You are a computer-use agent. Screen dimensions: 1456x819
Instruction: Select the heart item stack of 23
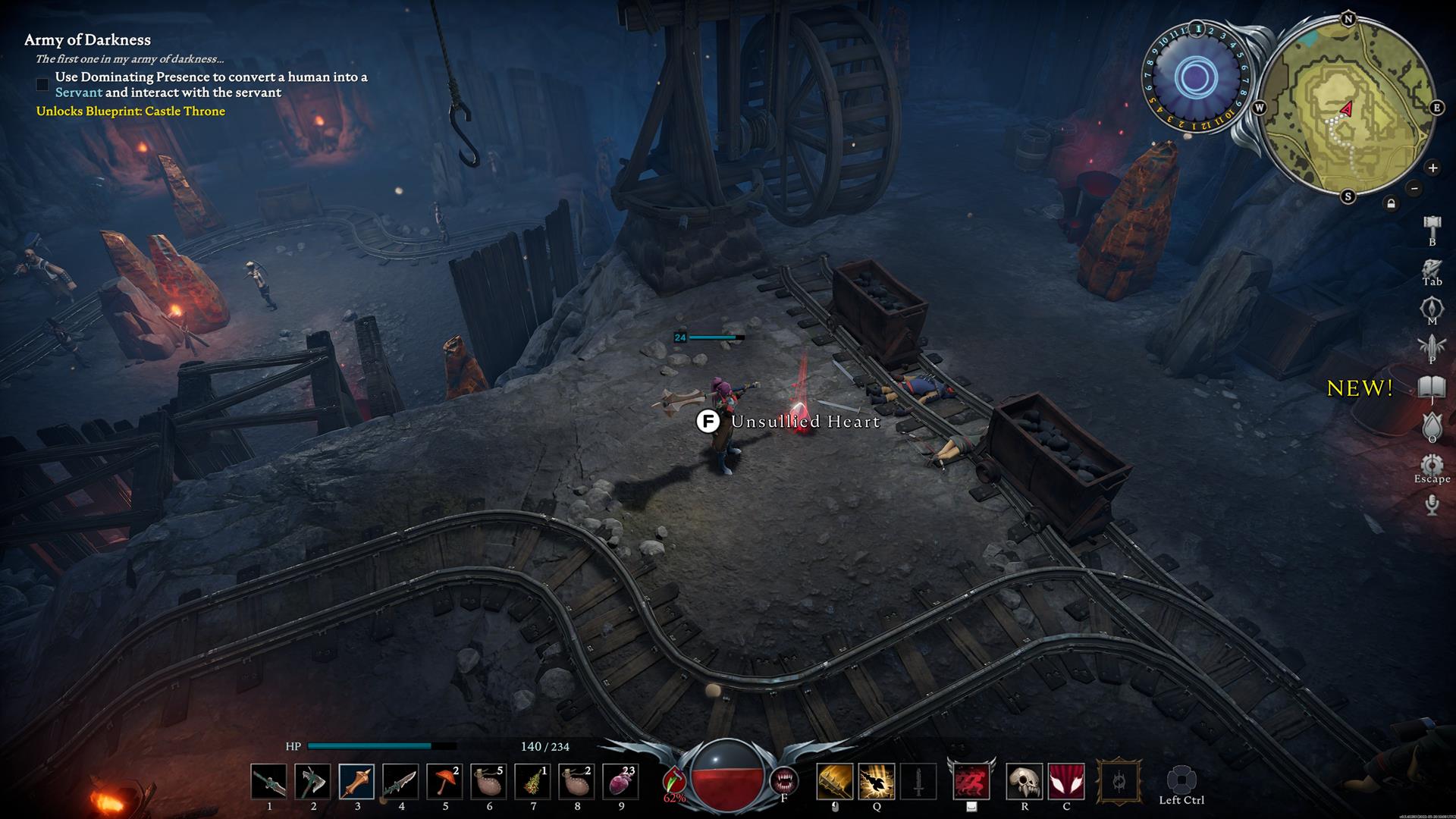pyautogui.click(x=620, y=782)
